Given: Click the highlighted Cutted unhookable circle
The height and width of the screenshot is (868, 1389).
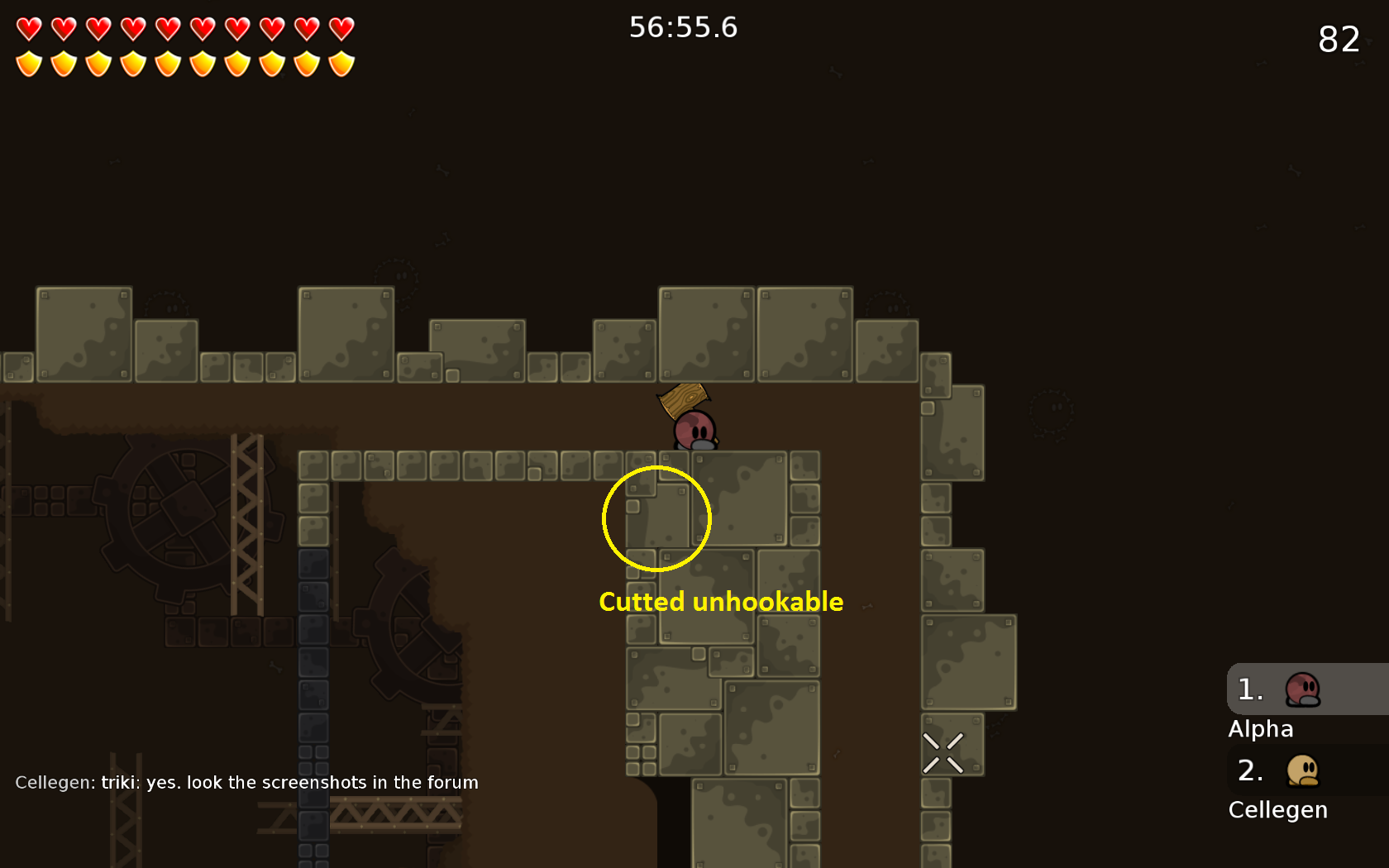Looking at the screenshot, I should click(656, 517).
